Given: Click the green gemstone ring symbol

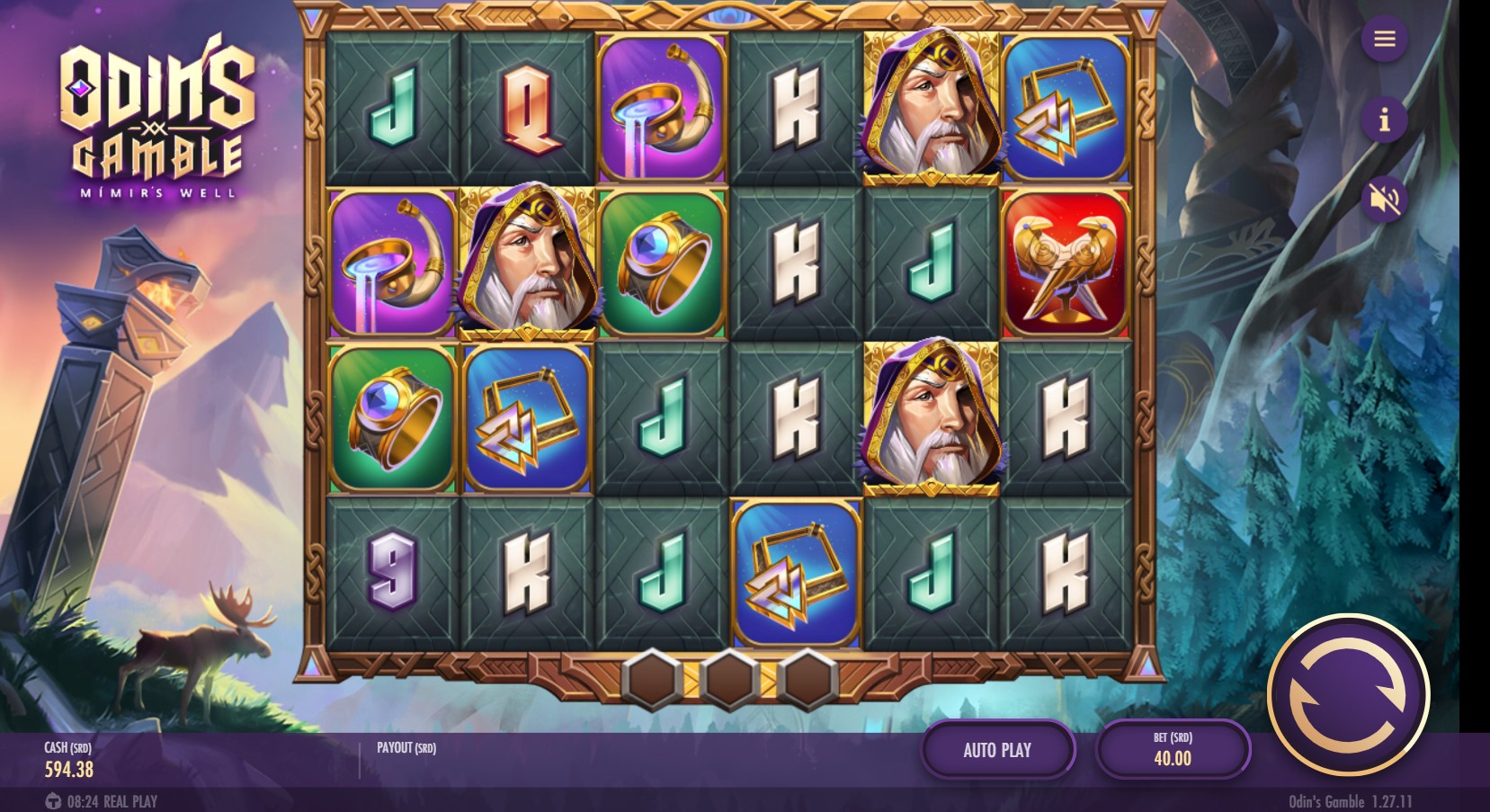Looking at the screenshot, I should (x=393, y=418).
